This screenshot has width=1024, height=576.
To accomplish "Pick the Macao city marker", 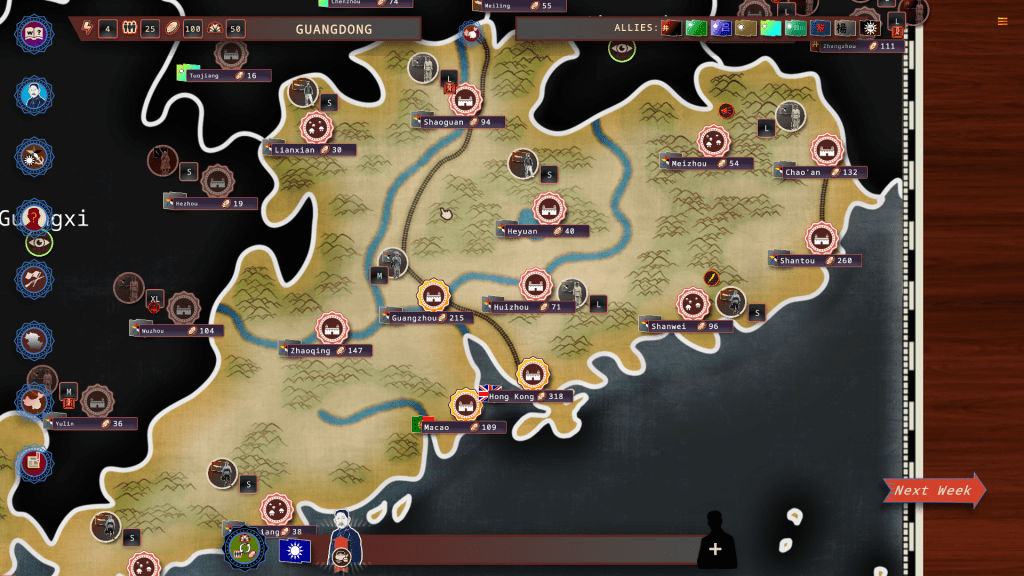I will coord(465,405).
